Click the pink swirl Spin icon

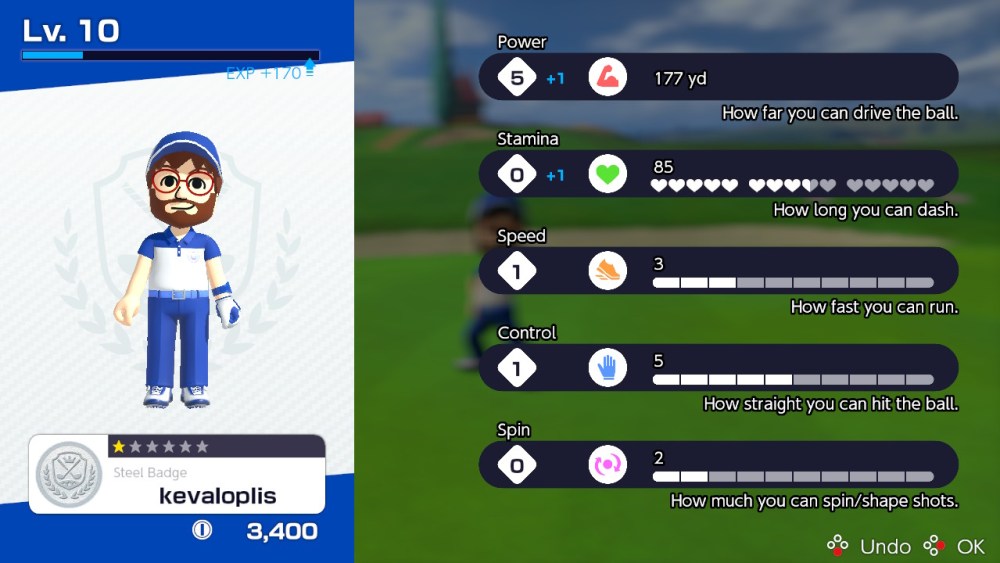(607, 465)
